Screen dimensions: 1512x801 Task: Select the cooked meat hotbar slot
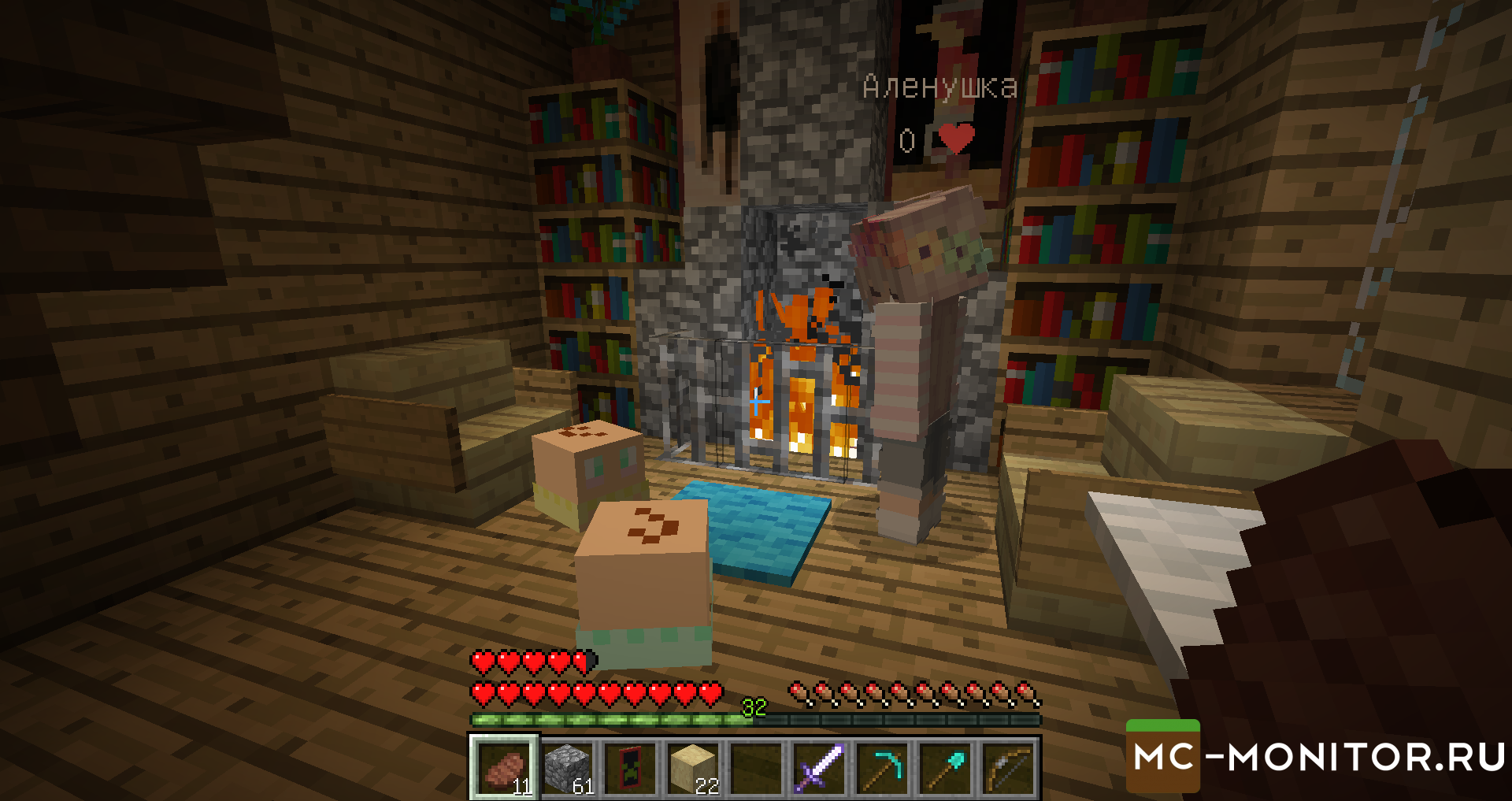point(505,767)
